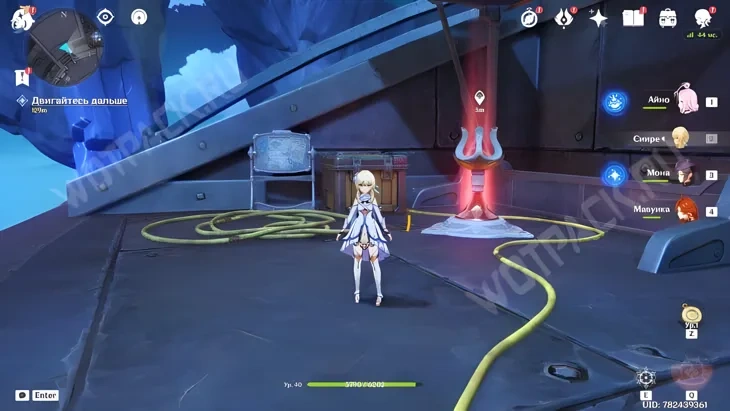The width and height of the screenshot is (730, 411).
Task: Open the compass events icon
Action: [530, 17]
